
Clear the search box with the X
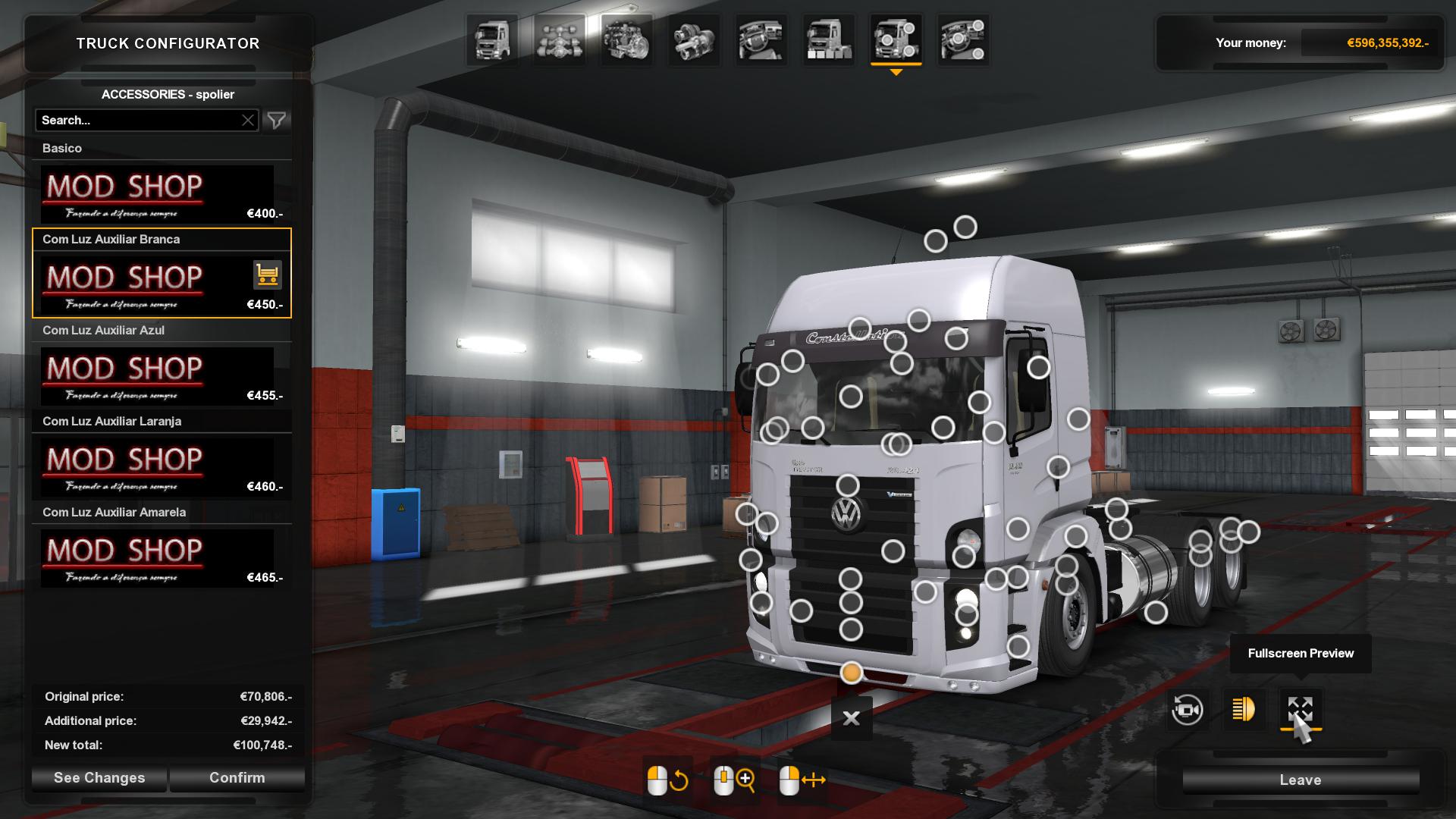click(248, 121)
